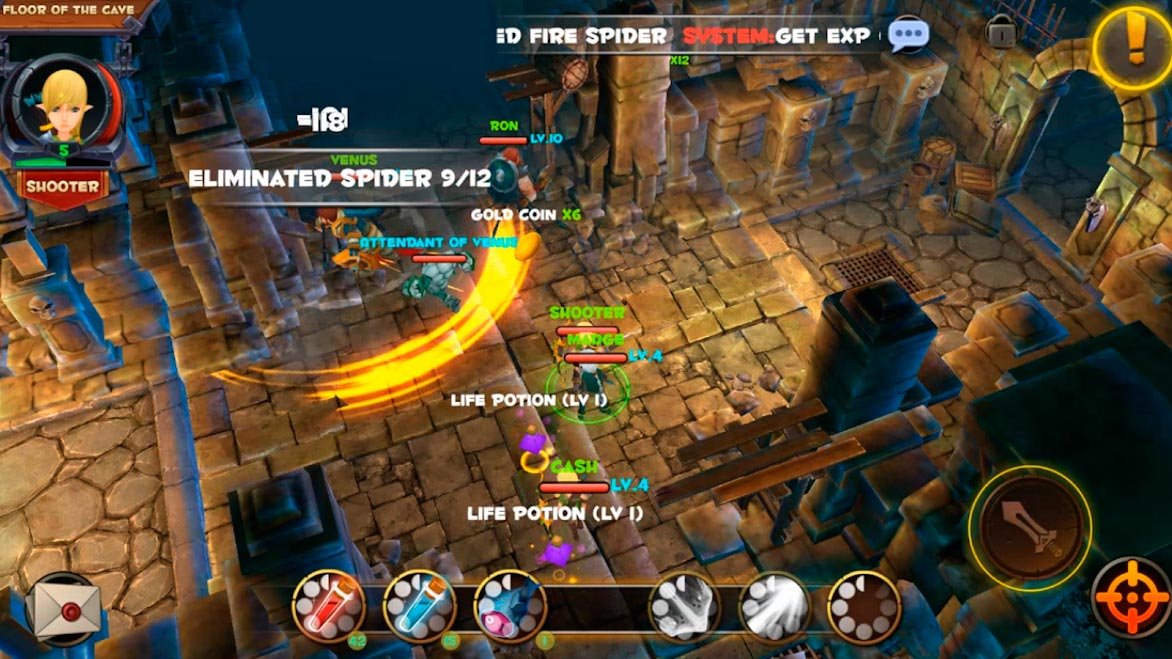Click the red Shooter class banner
This screenshot has height=659, width=1172.
click(63, 186)
